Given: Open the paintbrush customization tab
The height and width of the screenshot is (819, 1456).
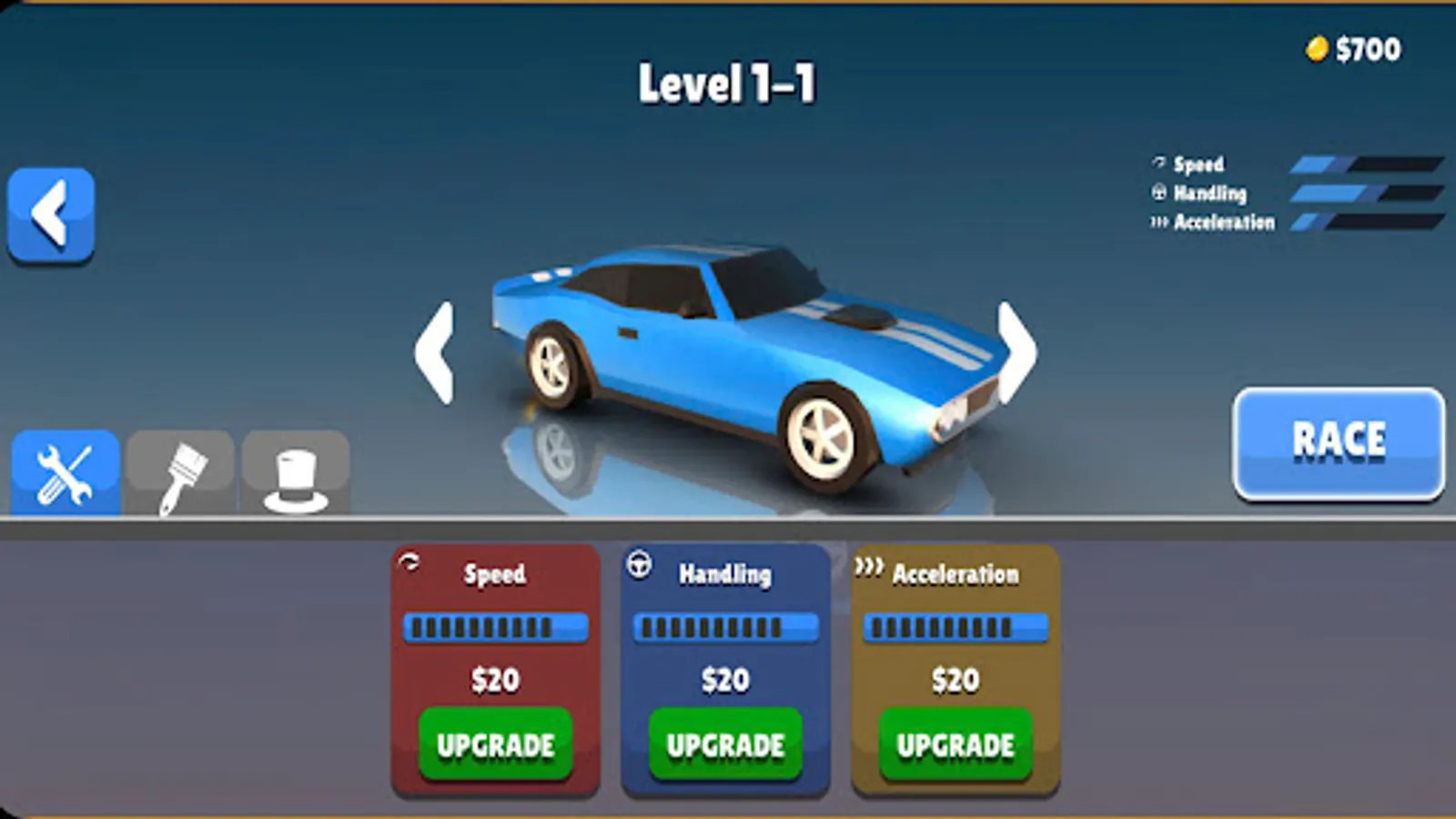Looking at the screenshot, I should pyautogui.click(x=178, y=474).
